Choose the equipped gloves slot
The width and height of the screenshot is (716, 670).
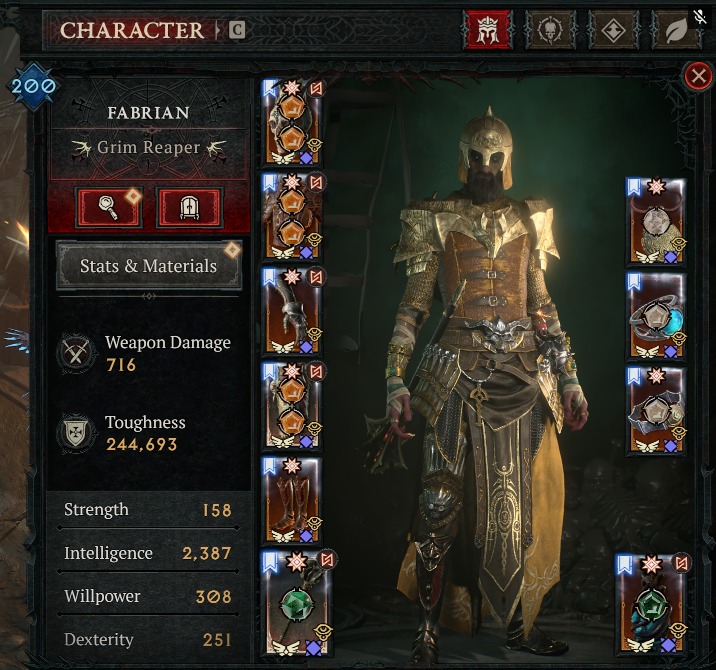click(x=292, y=311)
